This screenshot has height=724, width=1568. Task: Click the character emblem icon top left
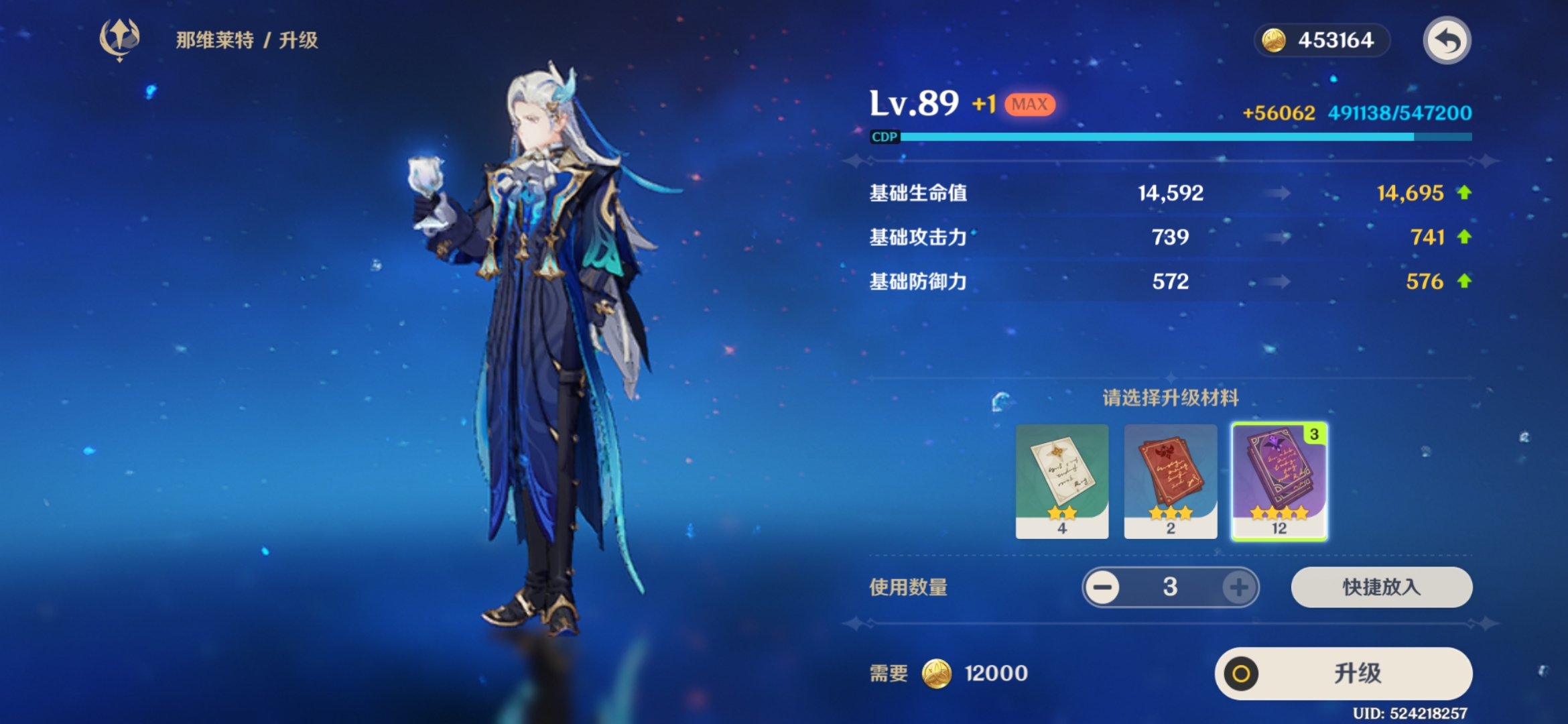[x=121, y=40]
